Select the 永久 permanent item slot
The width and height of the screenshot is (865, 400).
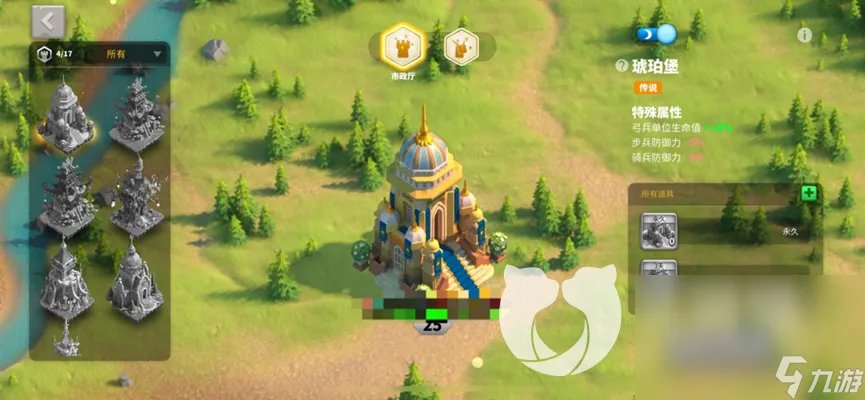coord(660,232)
